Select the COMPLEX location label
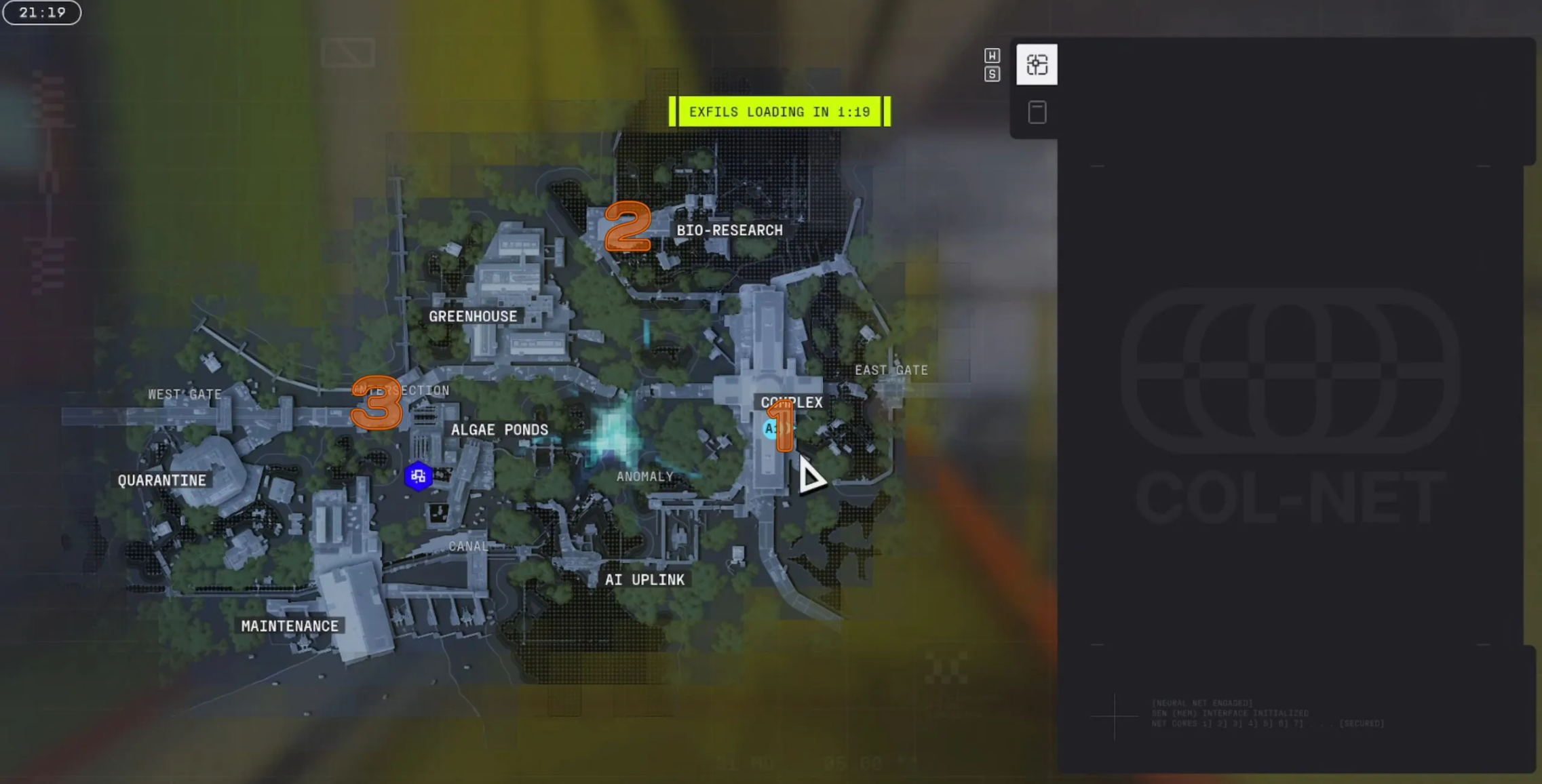Screen dimensions: 1542x784 point(791,402)
